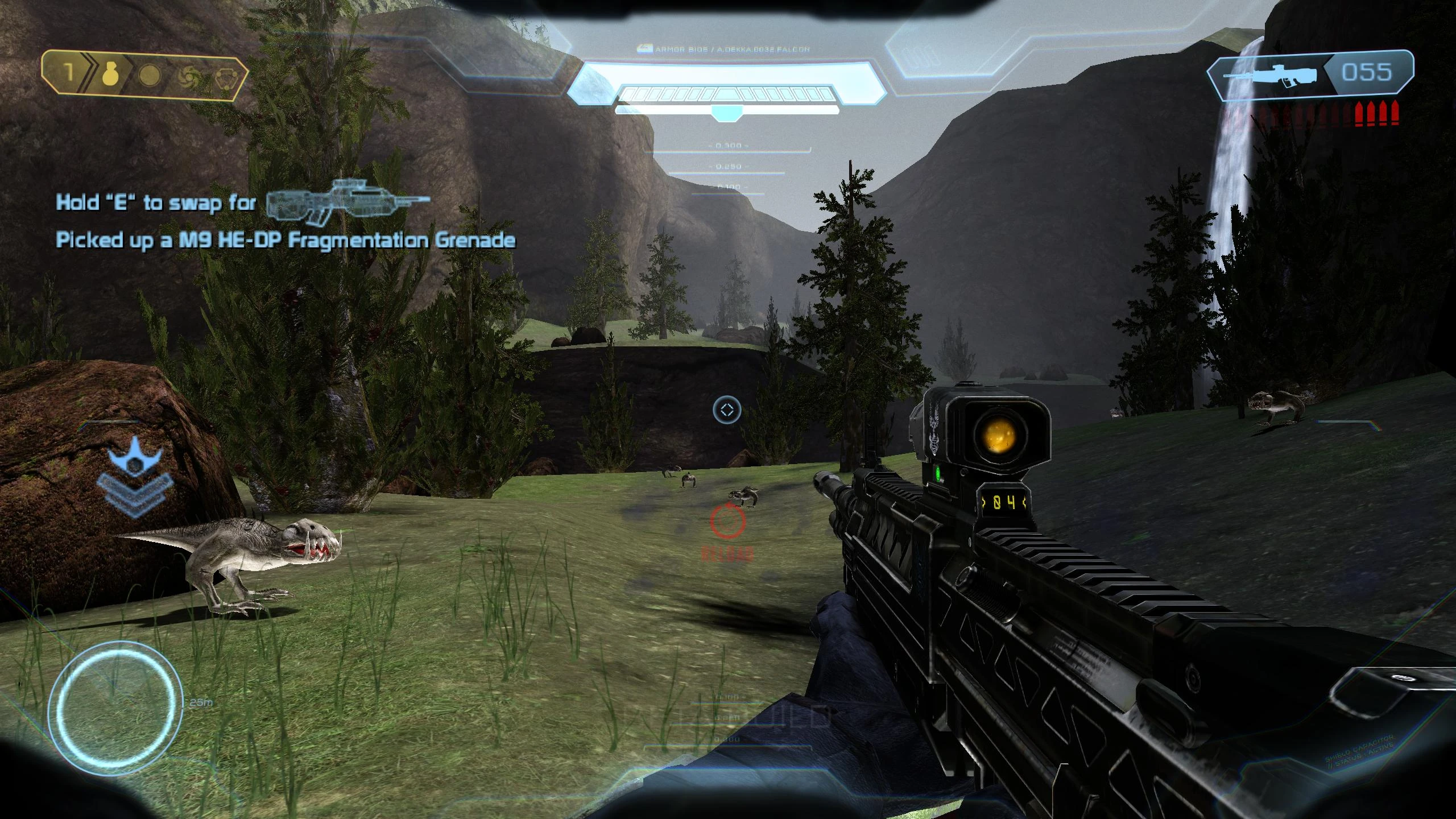Screen dimensions: 1456x819
Task: Select the plasma grenade slot icon
Action: coord(149,75)
